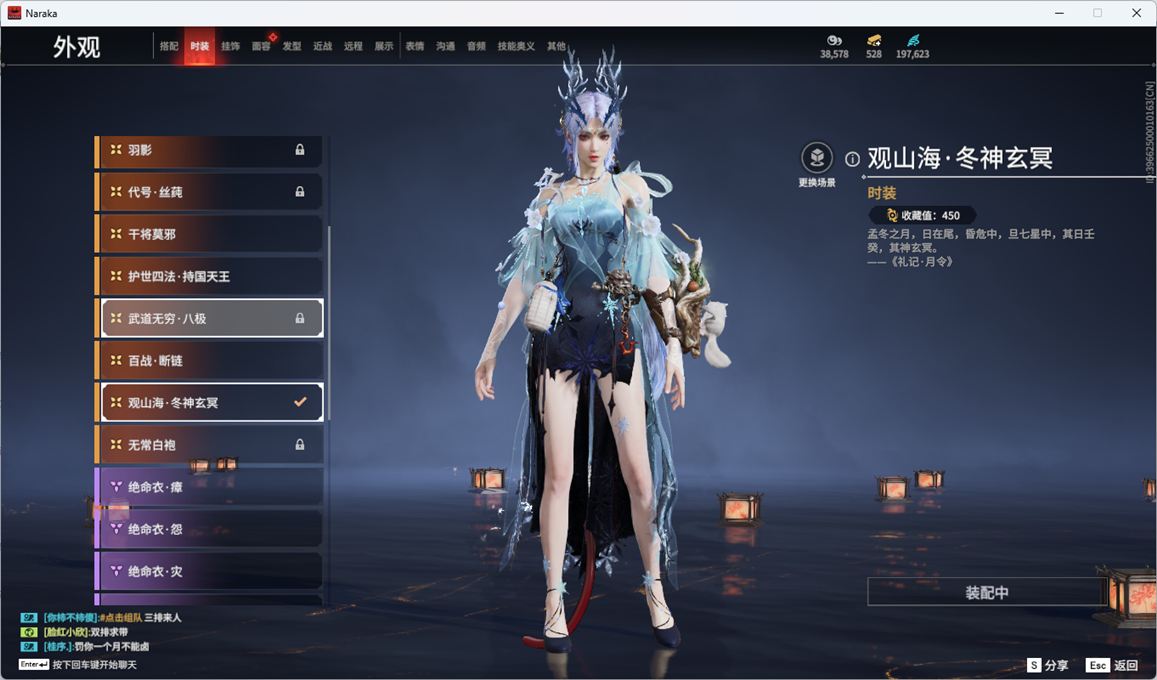Choose the 百战·断链 outfit

(210, 360)
